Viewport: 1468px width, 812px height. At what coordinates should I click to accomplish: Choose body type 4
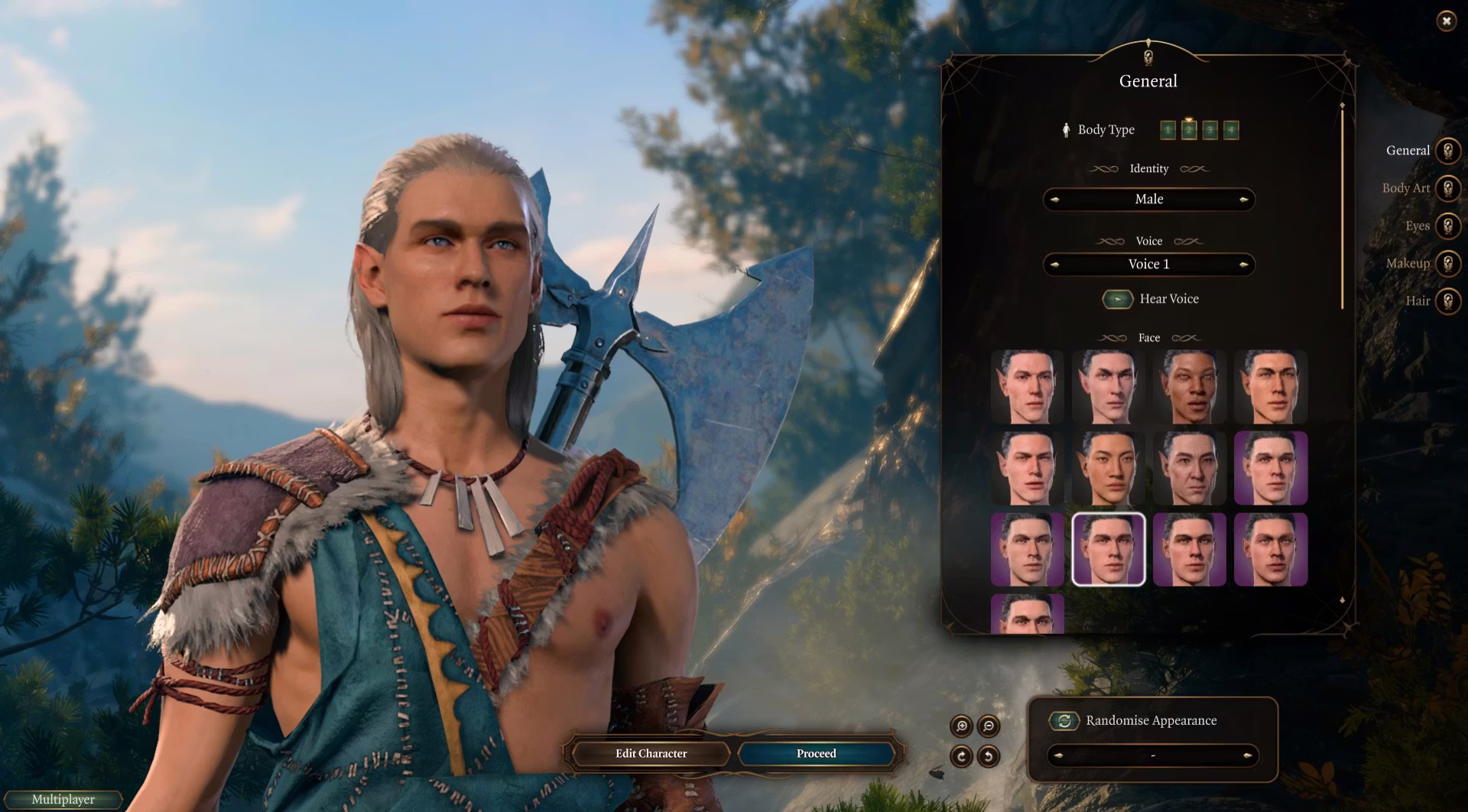pos(1230,130)
